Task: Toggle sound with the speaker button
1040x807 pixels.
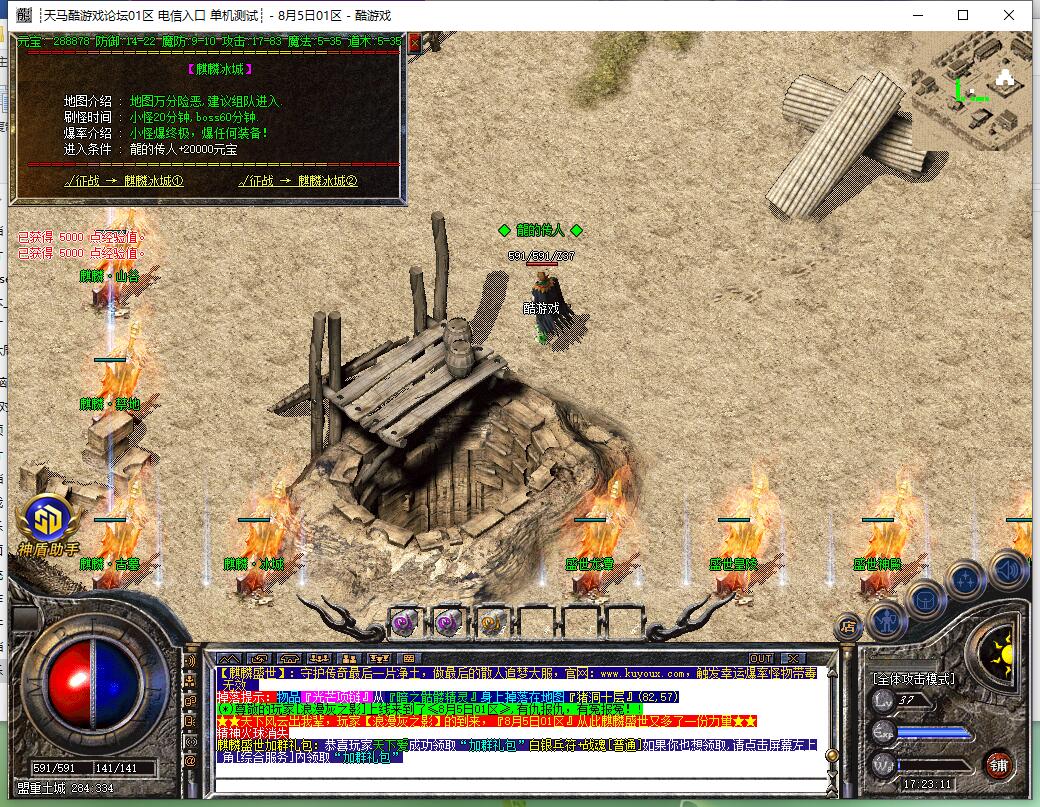Action: [1007, 568]
